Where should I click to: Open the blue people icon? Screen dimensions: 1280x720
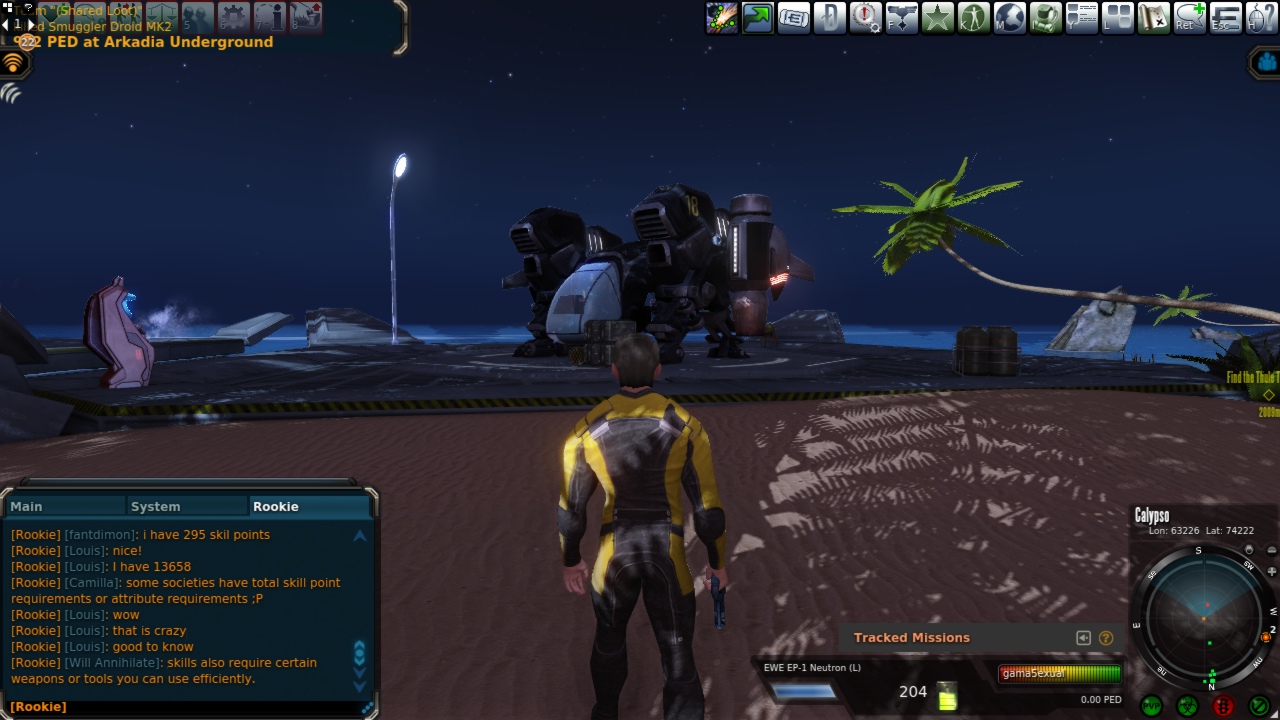point(1267,62)
